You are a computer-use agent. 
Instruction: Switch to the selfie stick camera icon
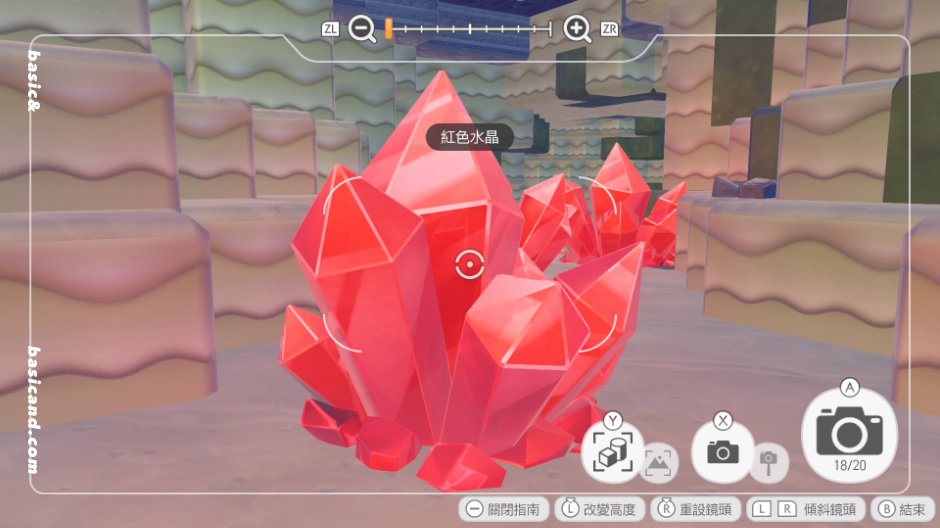pos(769,461)
